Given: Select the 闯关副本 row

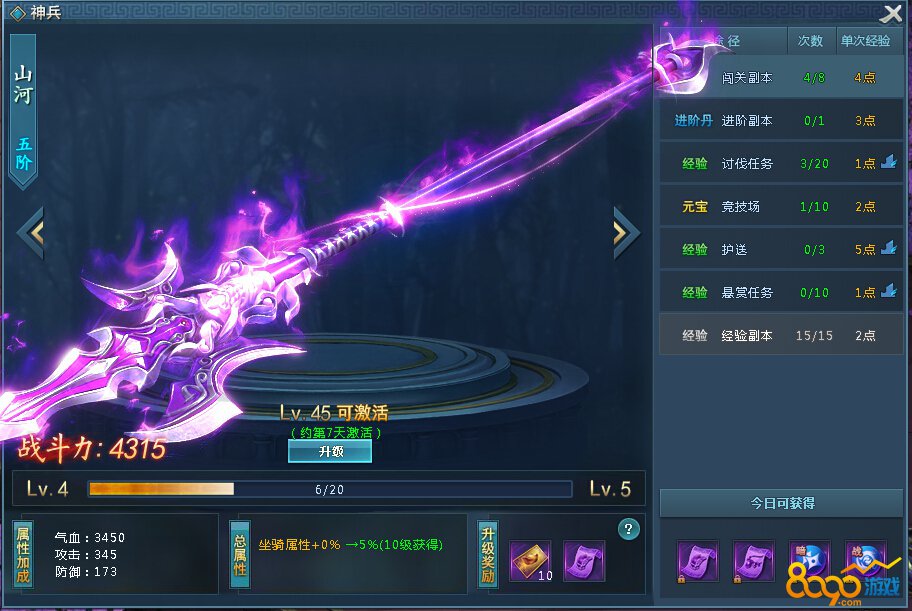Looking at the screenshot, I should click(x=780, y=77).
